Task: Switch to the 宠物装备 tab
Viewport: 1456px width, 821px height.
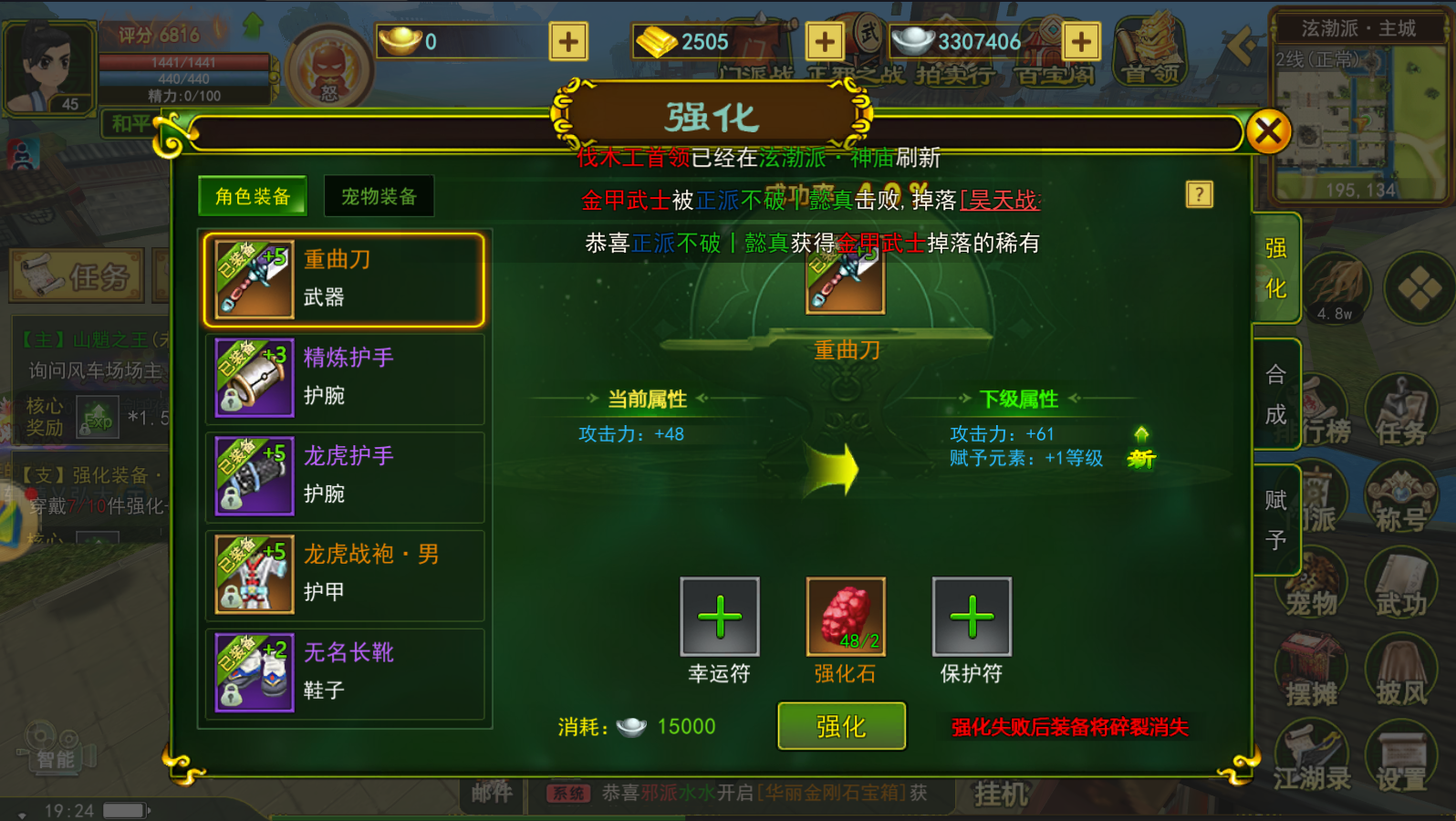Action: point(379,194)
